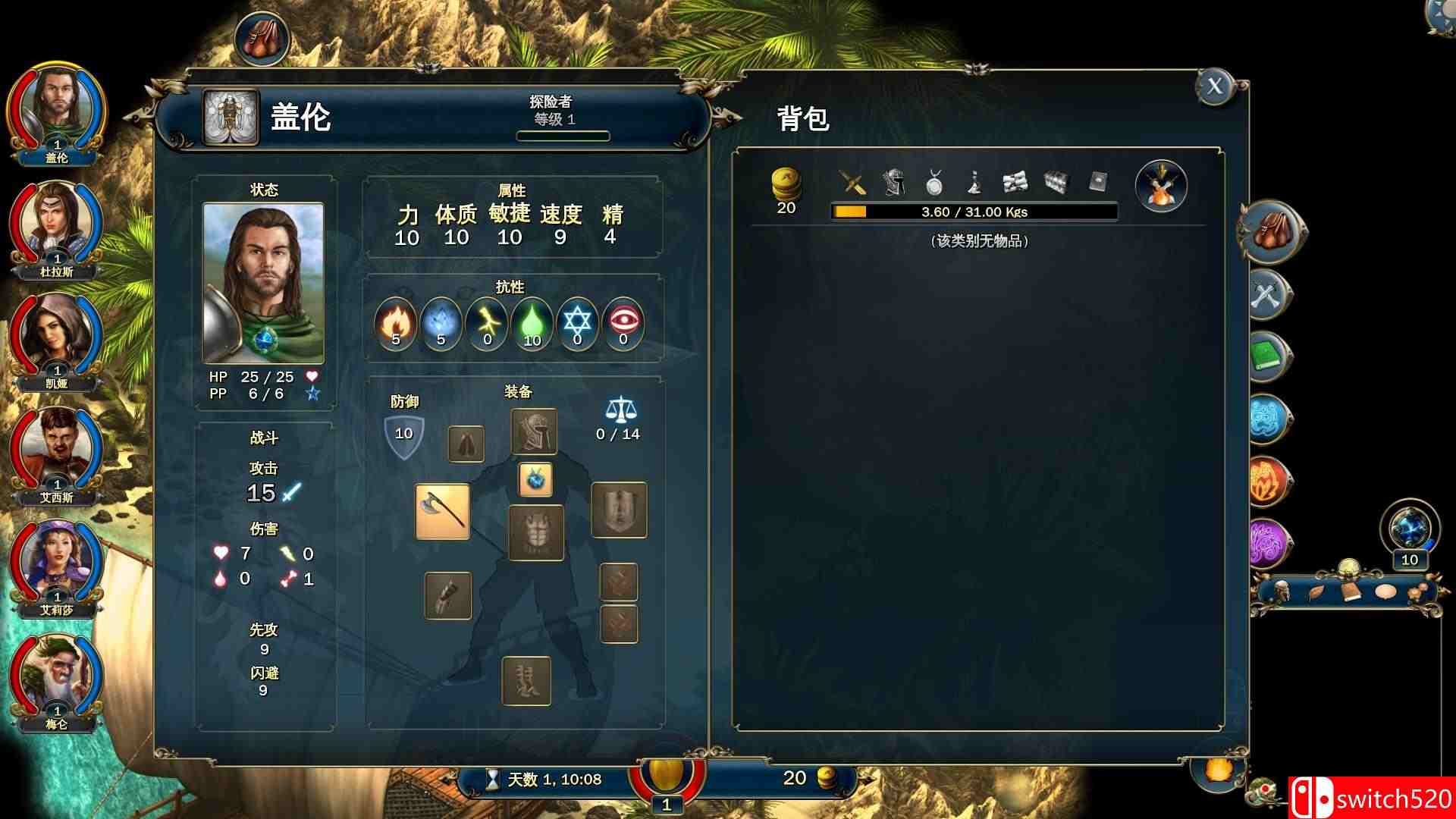Toggle the medallion category filter
Screen dimensions: 1456x819
pos(934,182)
